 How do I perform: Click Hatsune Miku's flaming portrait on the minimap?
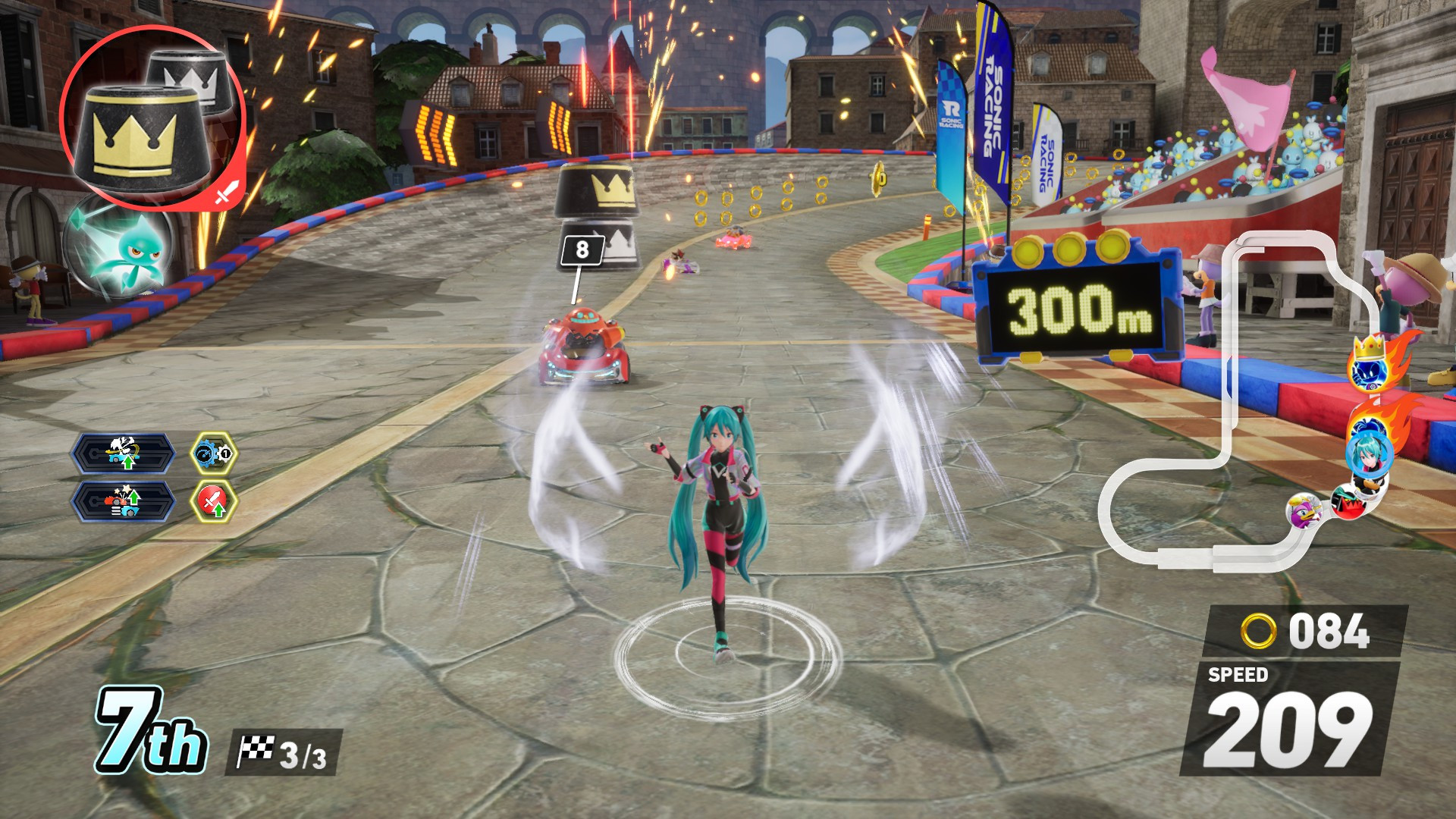(1369, 455)
